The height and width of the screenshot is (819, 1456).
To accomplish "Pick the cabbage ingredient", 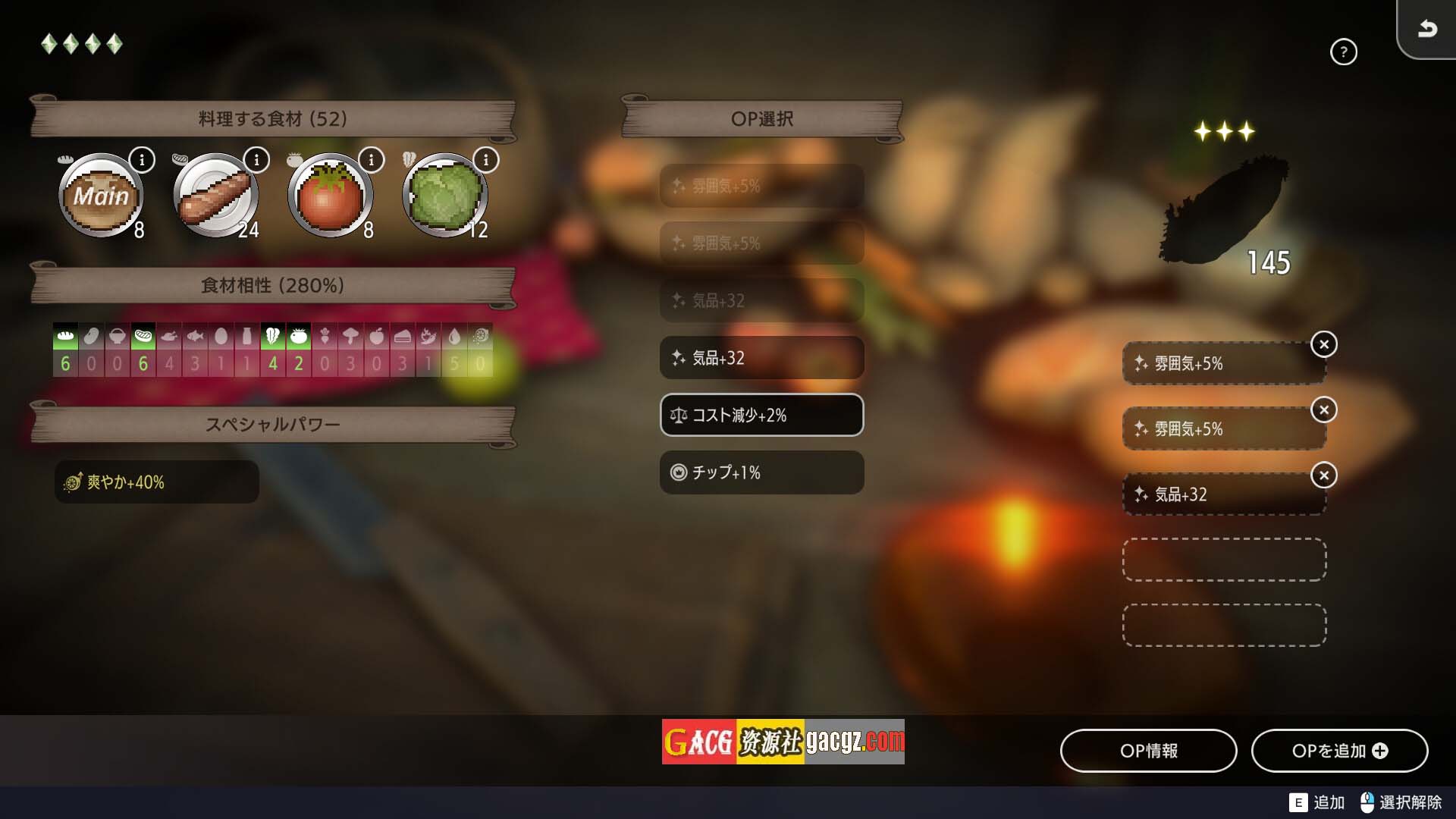I will click(445, 196).
